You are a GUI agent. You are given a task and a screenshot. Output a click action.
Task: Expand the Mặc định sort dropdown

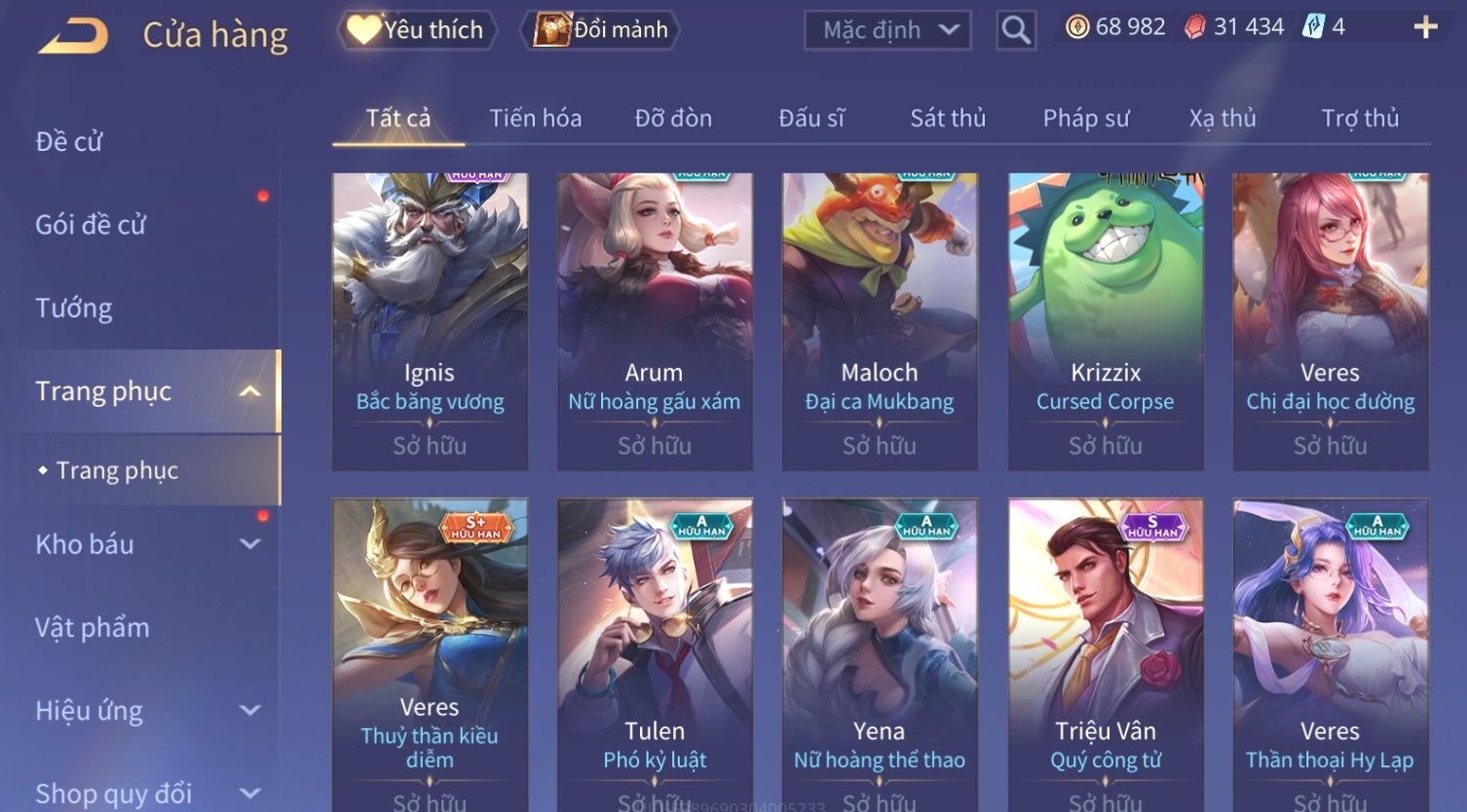(887, 30)
